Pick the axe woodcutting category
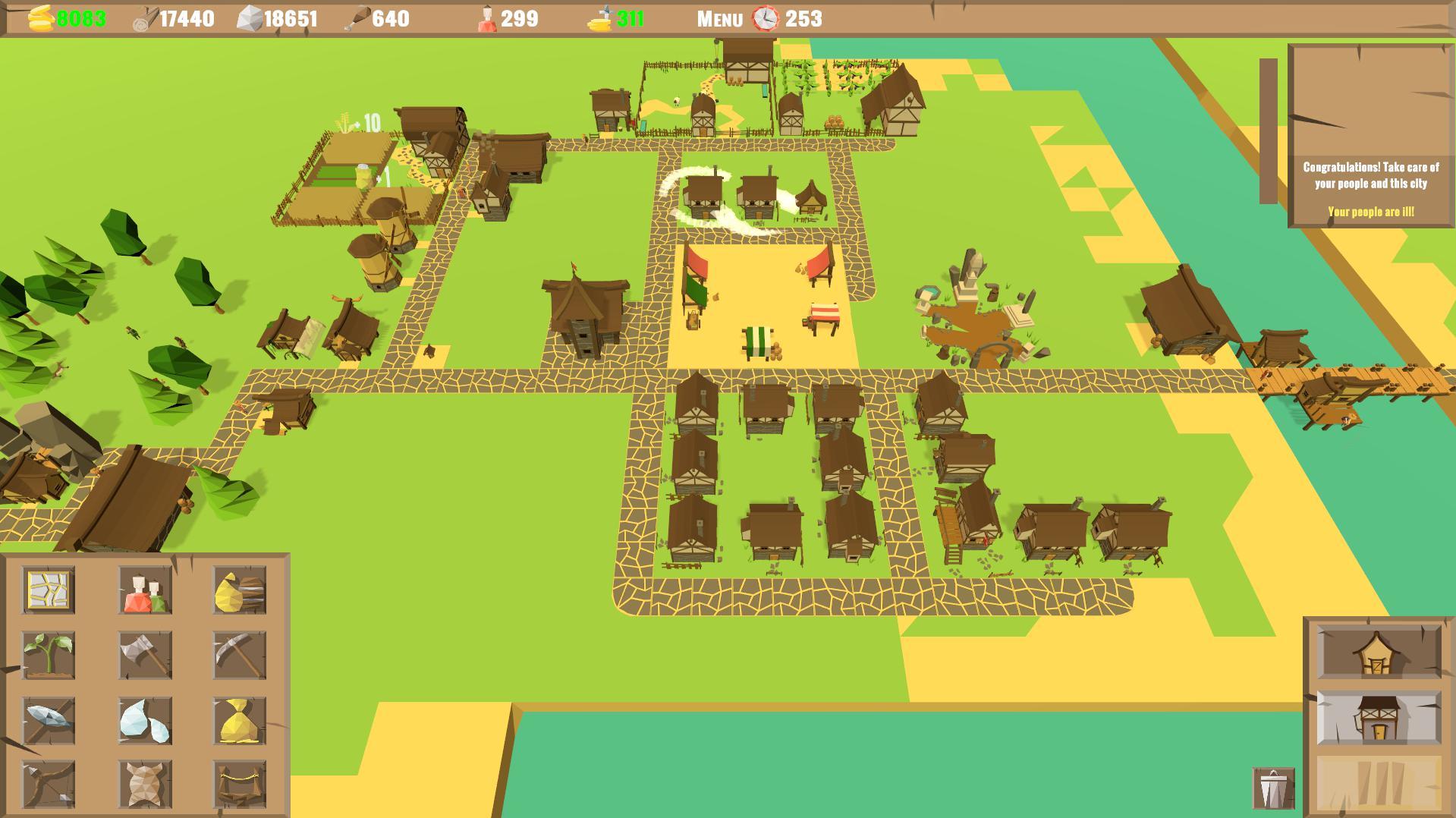Screen dimensions: 1456x818 coord(145,655)
